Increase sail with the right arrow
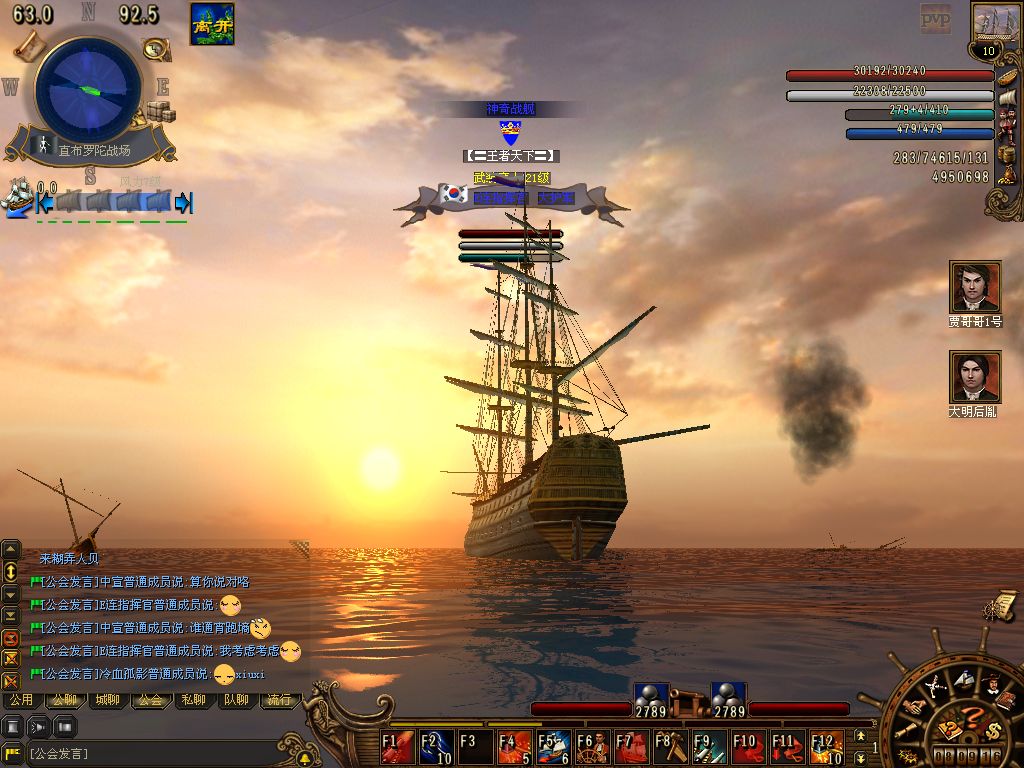 [x=183, y=203]
